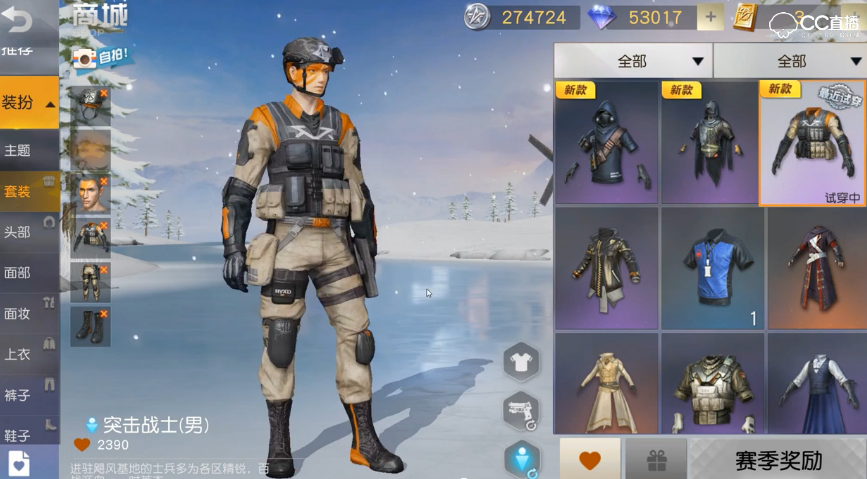The image size is (867, 479).
Task: Click the plus button beside the diamonds
Action: pyautogui.click(x=710, y=17)
